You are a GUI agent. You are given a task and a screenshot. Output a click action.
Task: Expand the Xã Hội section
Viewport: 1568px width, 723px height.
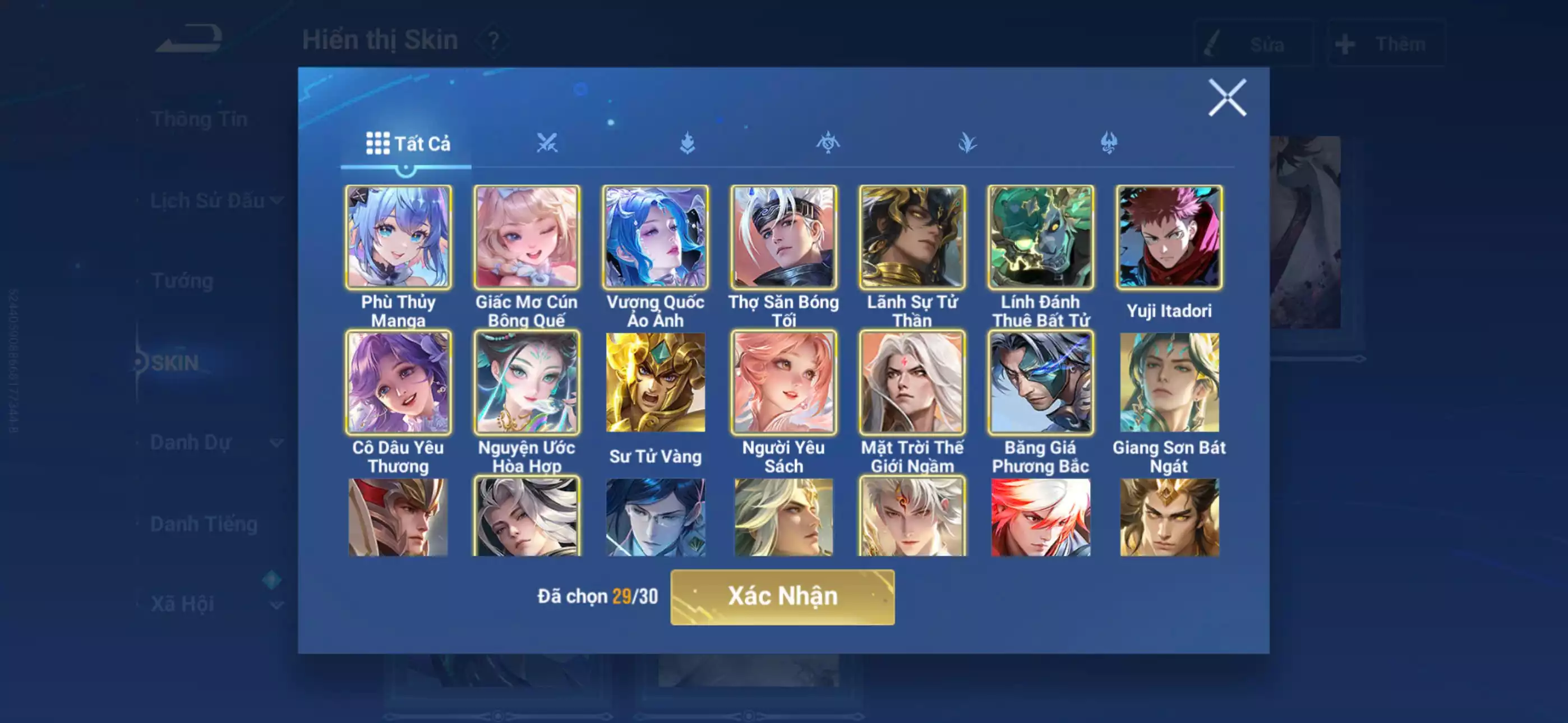[183, 602]
